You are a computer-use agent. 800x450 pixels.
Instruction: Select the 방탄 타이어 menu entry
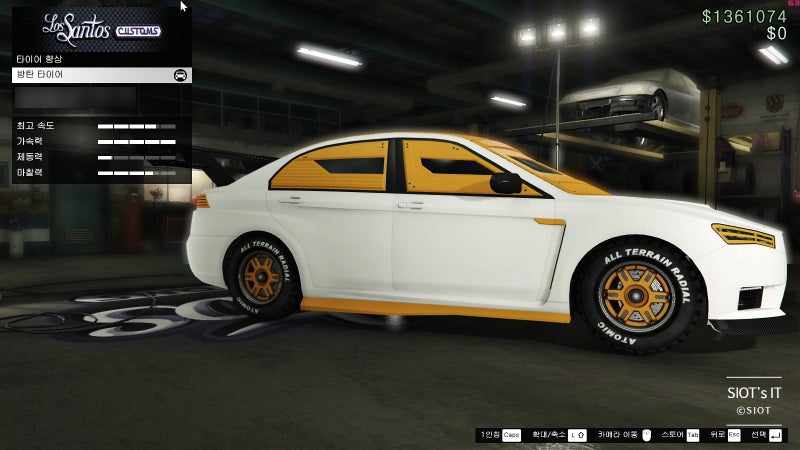pos(100,75)
